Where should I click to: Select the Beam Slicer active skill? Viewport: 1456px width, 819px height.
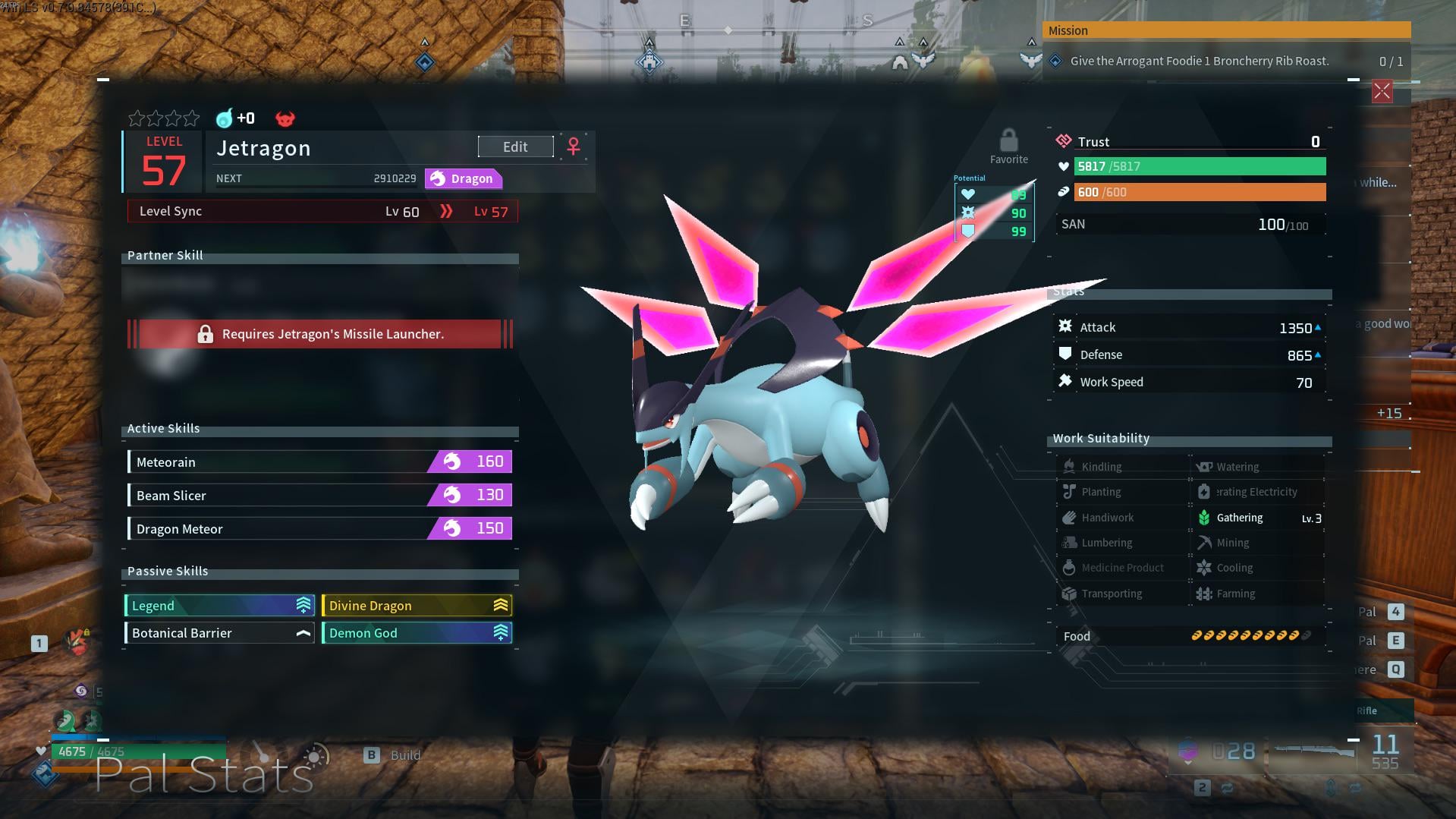coord(319,495)
